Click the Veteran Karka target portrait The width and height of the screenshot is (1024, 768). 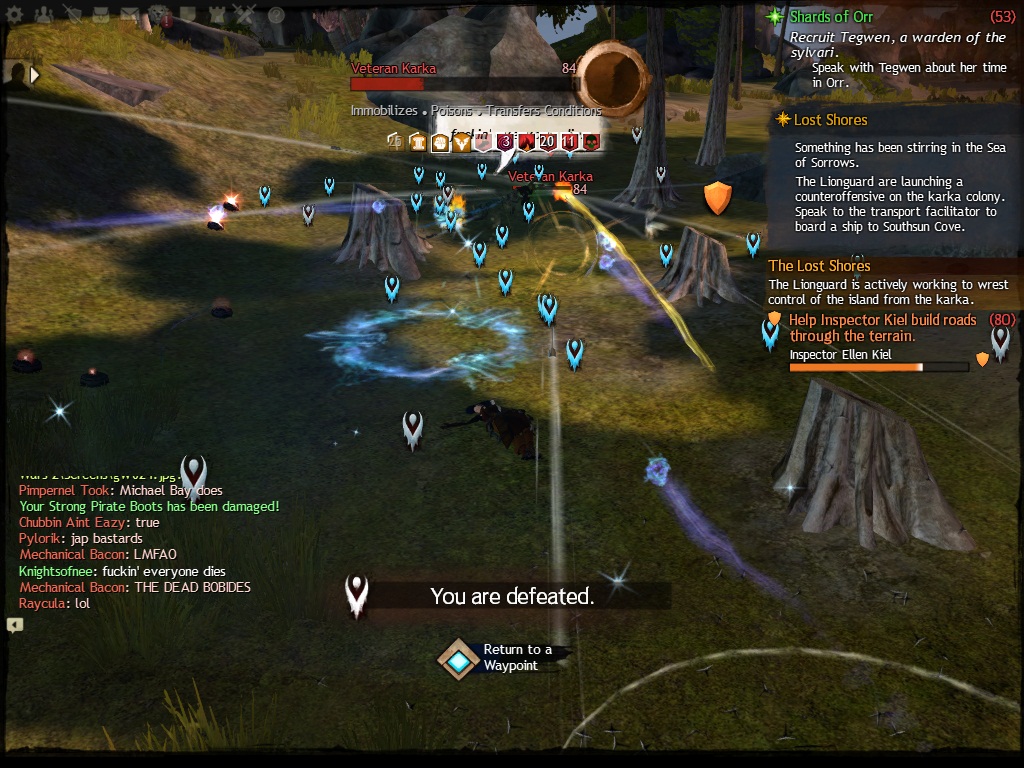tap(612, 78)
